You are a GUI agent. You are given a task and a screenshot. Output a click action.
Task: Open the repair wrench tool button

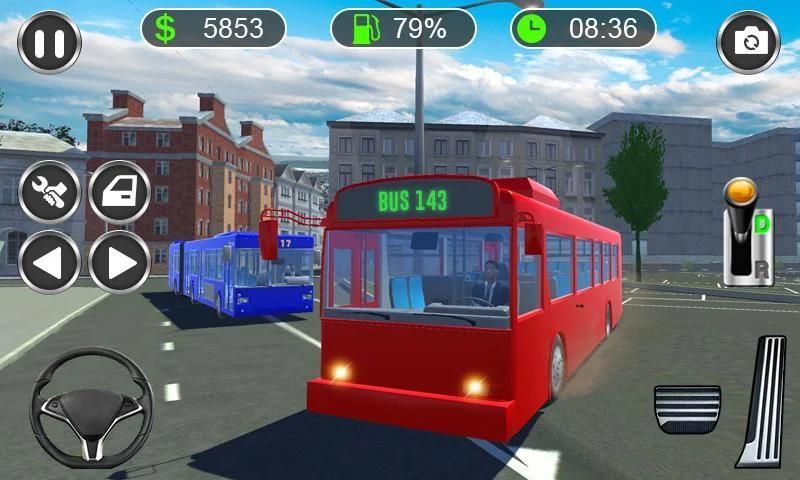[49, 191]
